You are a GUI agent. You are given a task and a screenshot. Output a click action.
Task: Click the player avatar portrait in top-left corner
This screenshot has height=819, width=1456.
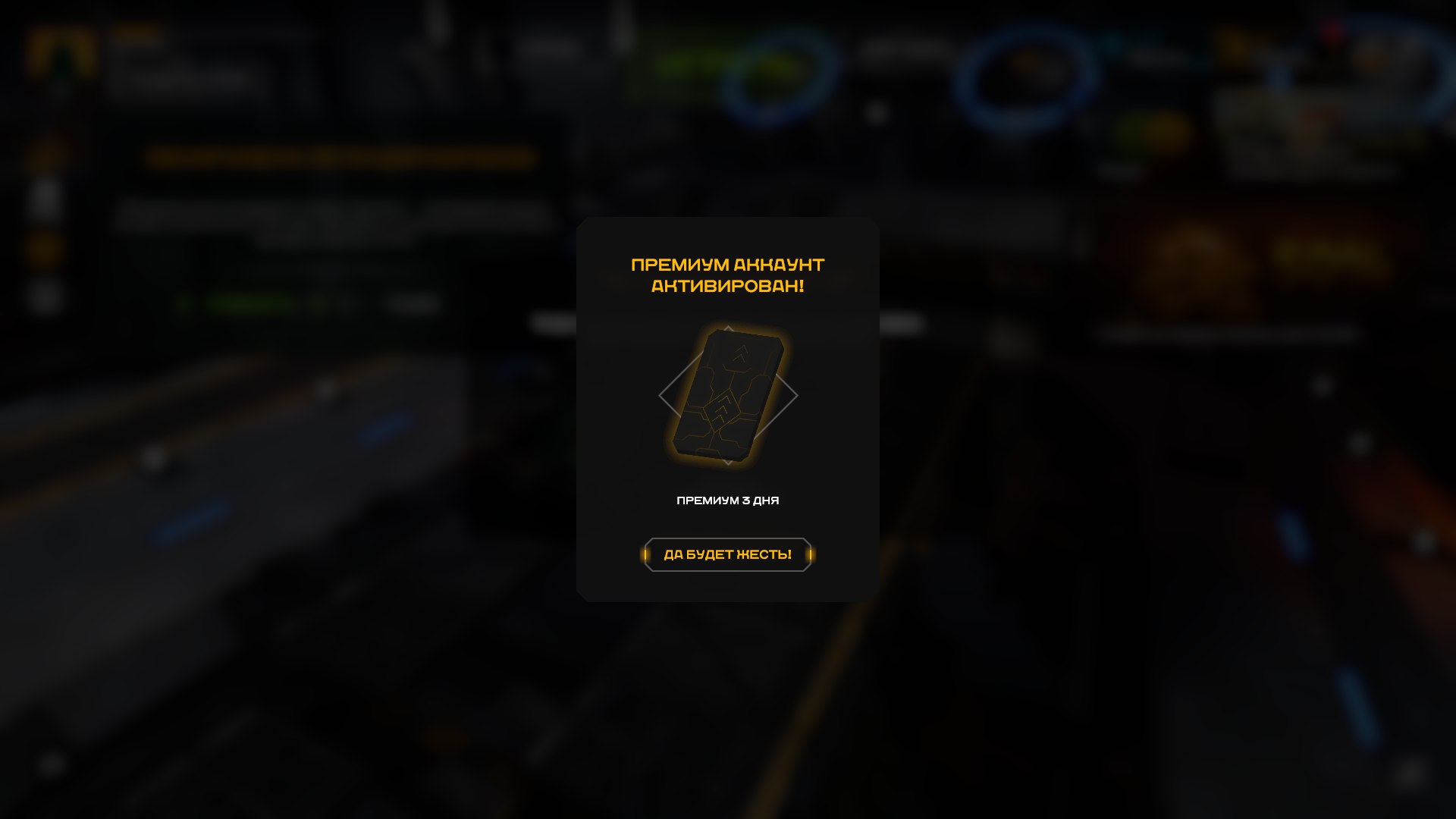tap(62, 52)
